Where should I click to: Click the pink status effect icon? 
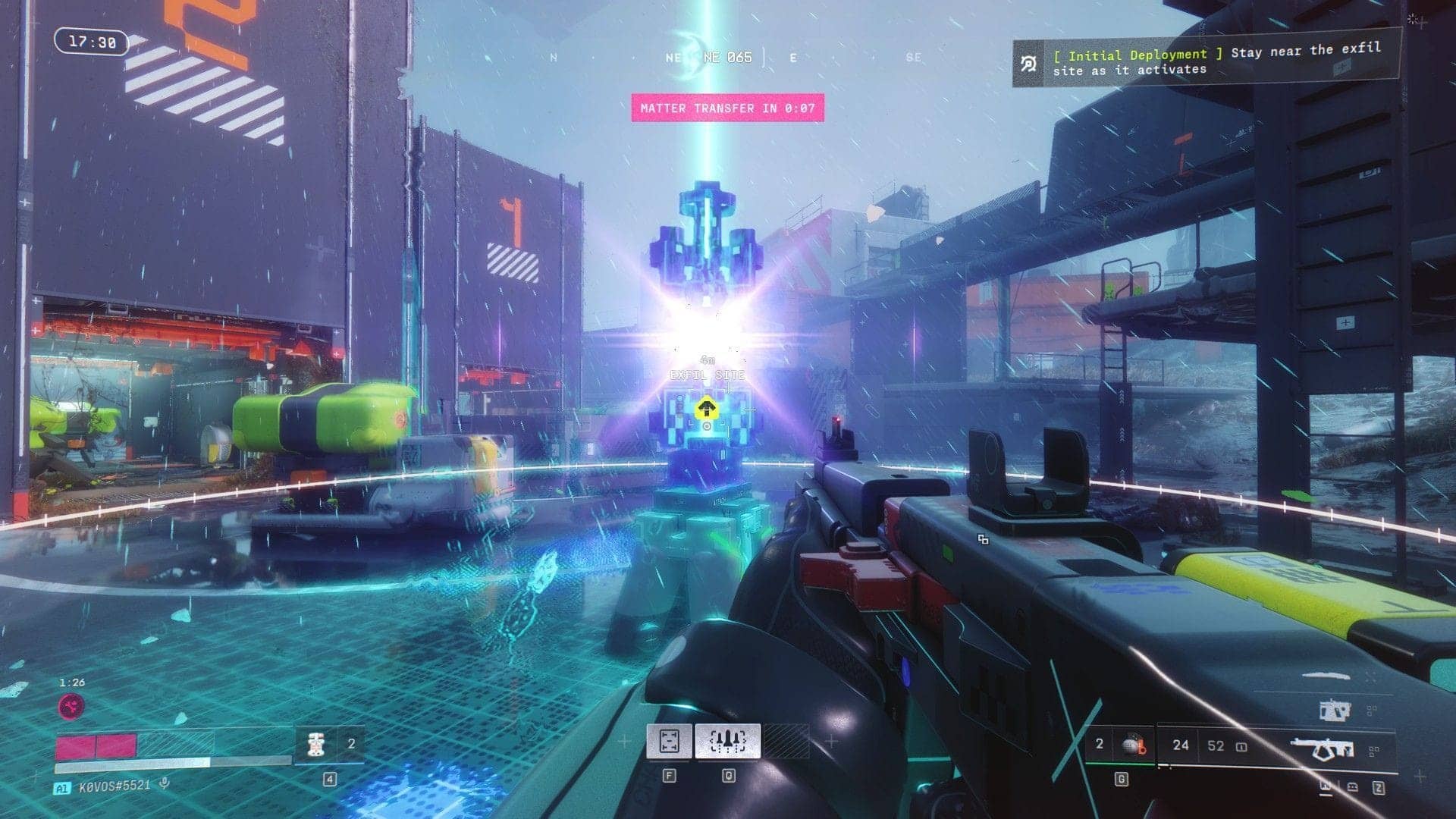72,707
